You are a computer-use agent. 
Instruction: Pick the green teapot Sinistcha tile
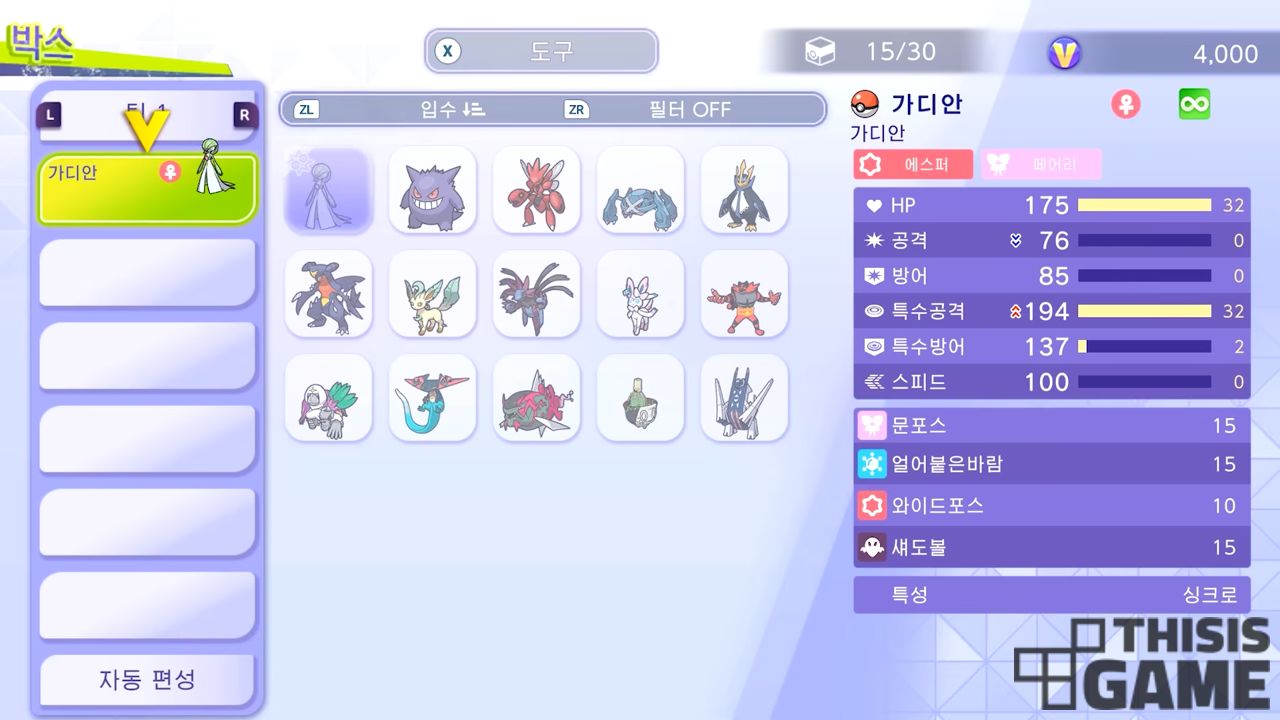[640, 398]
